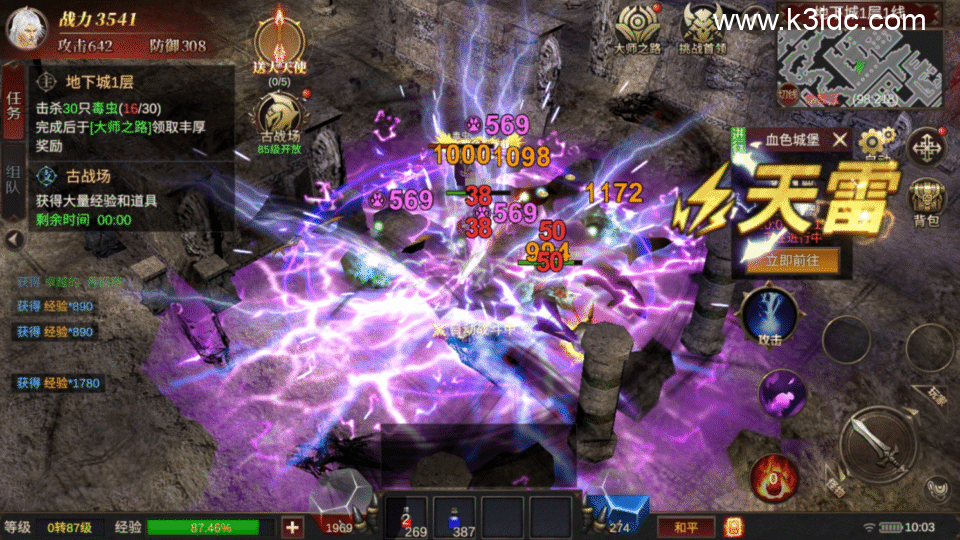Click the plus button beside experience bar
Screen dimensions: 960x540
click(293, 527)
